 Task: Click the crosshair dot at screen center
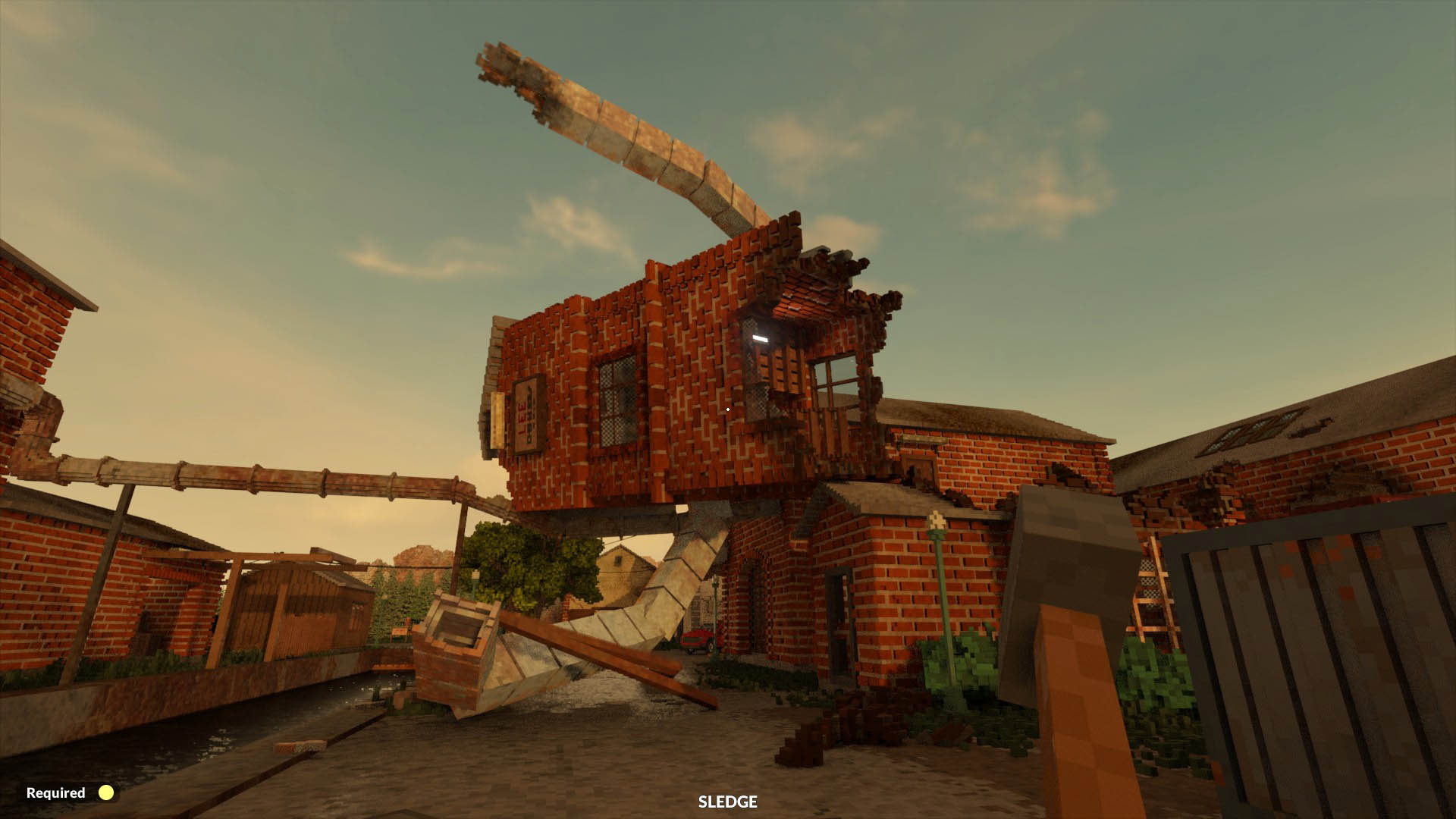click(727, 409)
